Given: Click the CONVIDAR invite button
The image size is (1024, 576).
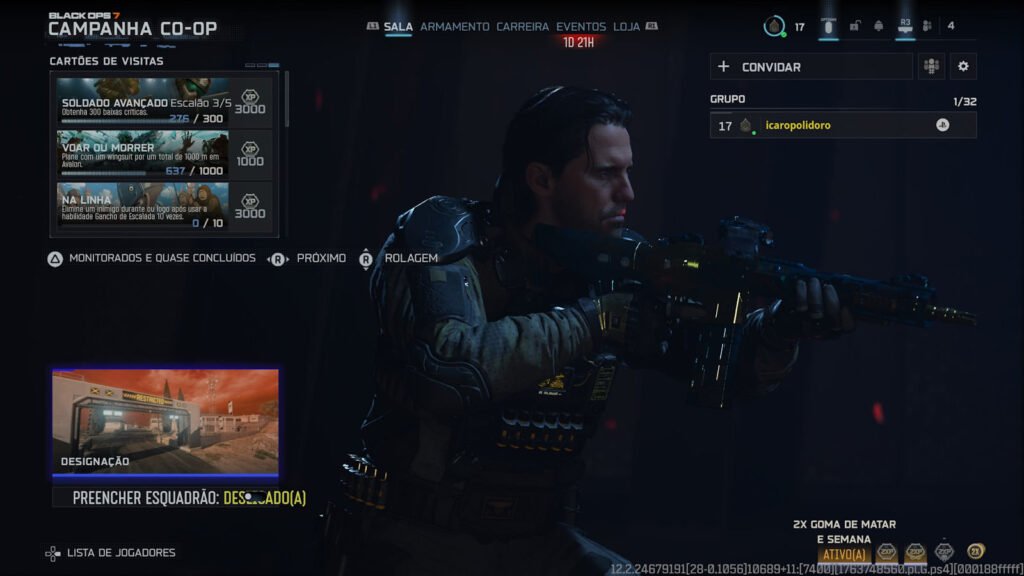Looking at the screenshot, I should click(x=811, y=67).
